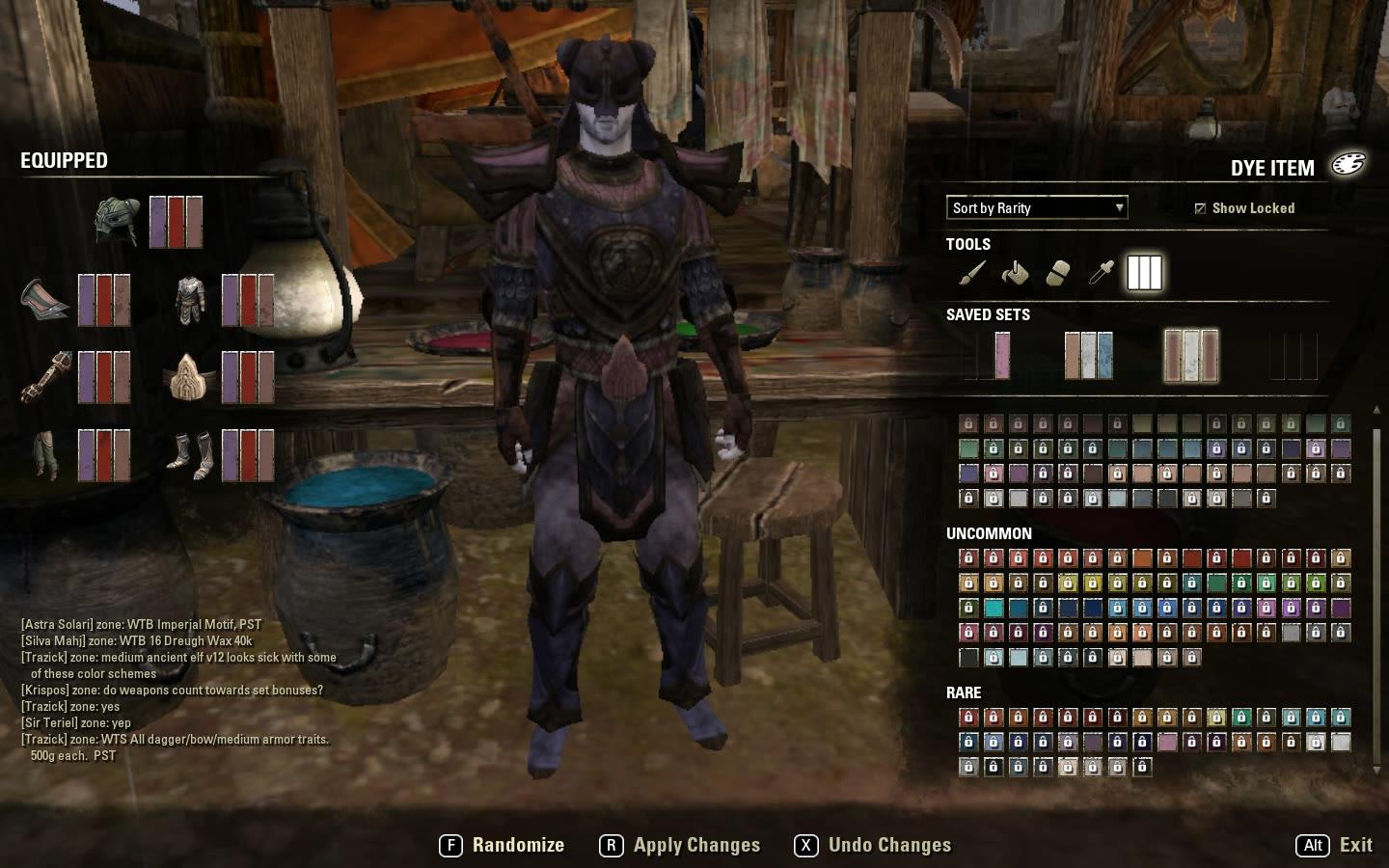Screen dimensions: 1389x868
Task: Open the Sort by Rarity dropdown
Action: [1036, 207]
